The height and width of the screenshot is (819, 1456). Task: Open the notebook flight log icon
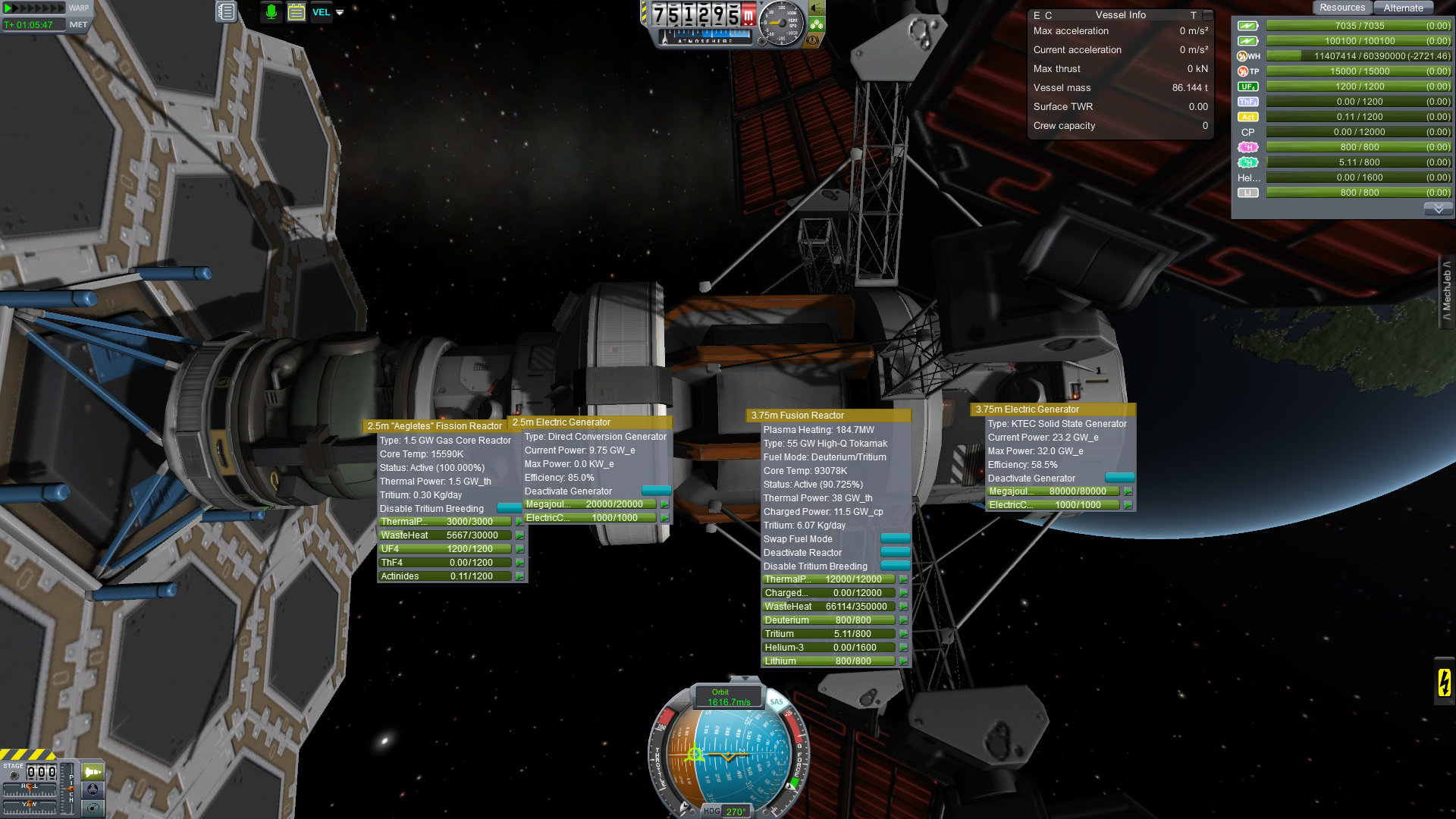point(226,12)
